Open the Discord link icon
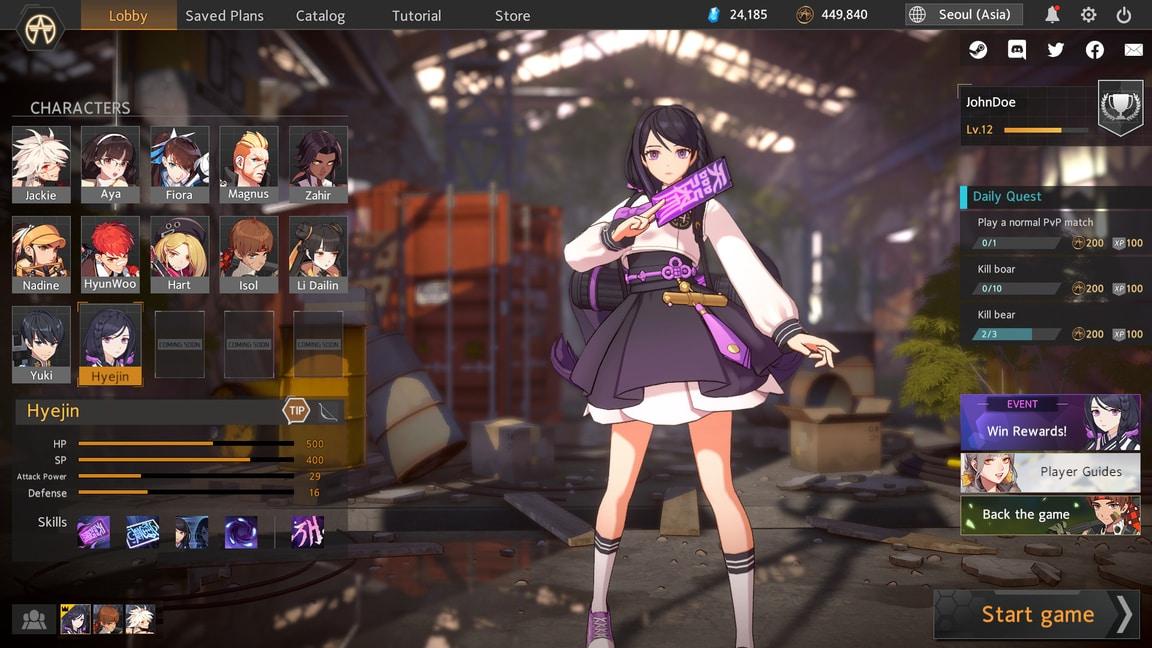 click(x=1017, y=50)
